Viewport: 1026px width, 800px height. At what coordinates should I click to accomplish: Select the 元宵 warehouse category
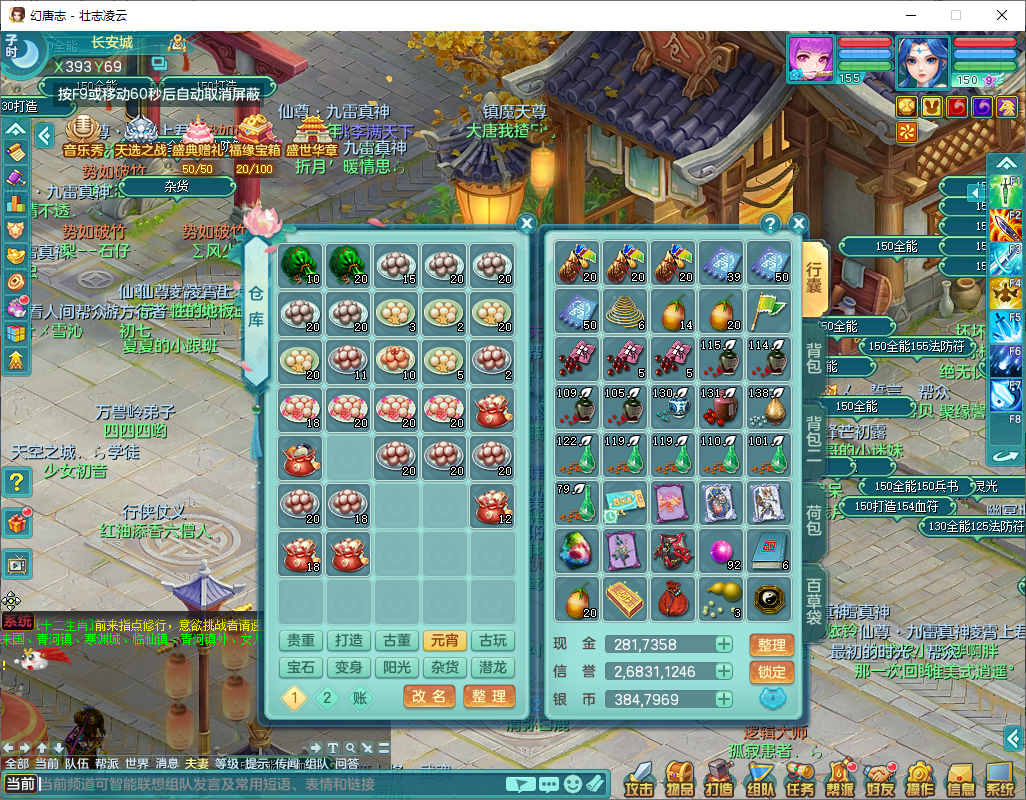[445, 641]
